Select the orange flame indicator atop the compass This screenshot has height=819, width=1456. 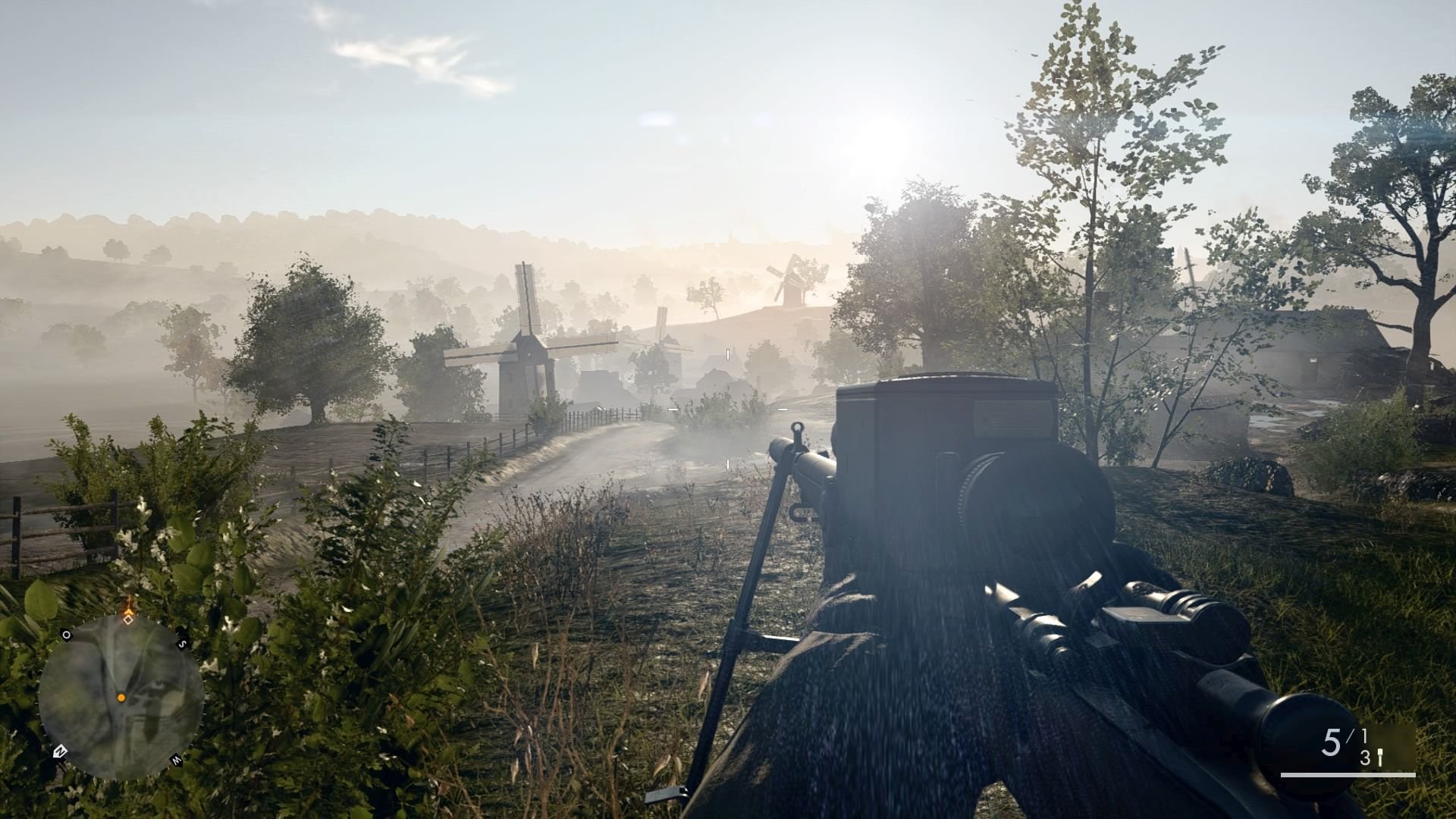(x=130, y=609)
